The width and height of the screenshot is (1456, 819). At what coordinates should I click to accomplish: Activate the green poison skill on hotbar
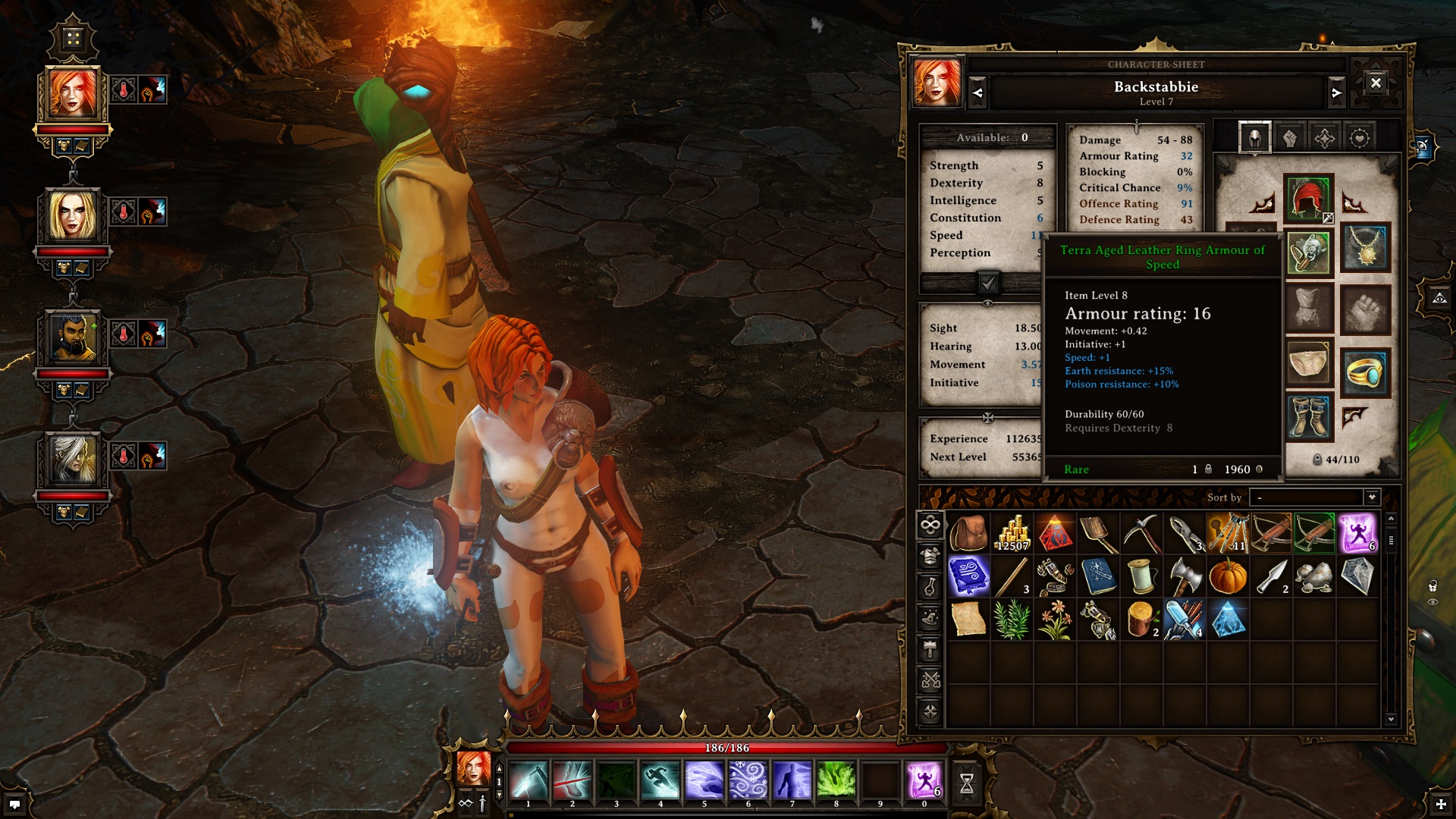(x=836, y=781)
